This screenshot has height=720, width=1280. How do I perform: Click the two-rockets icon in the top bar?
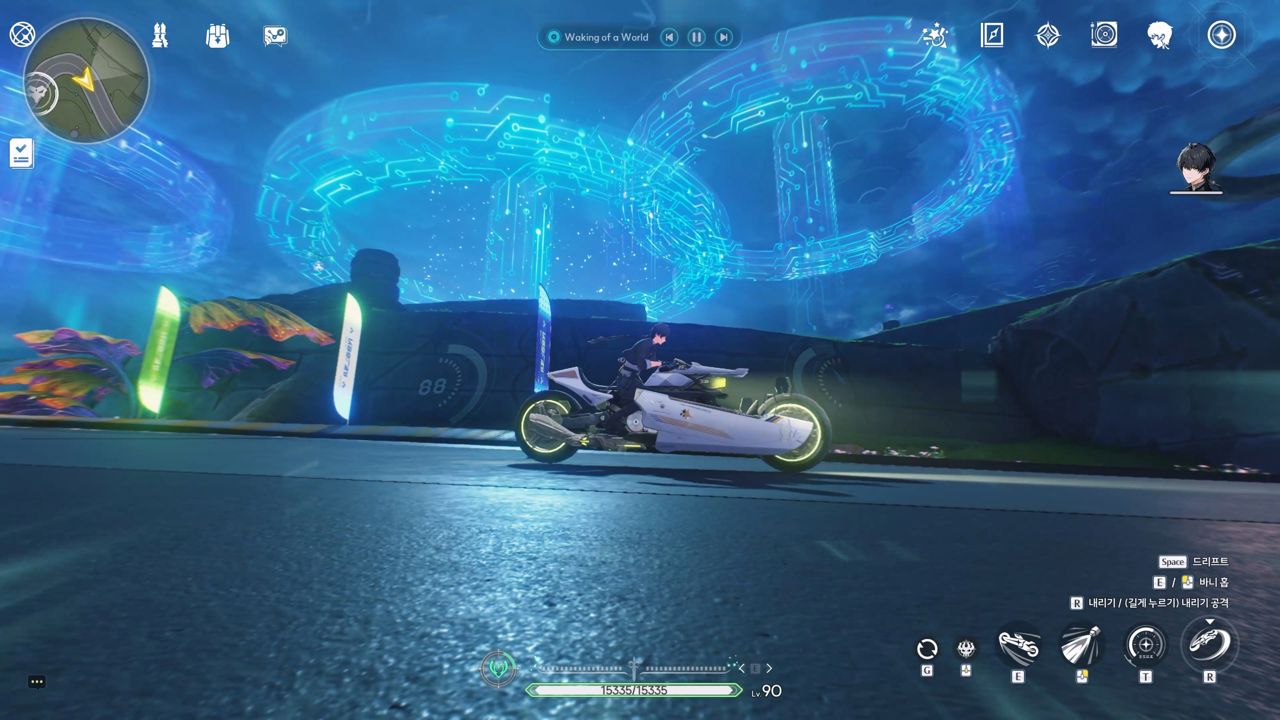click(160, 36)
